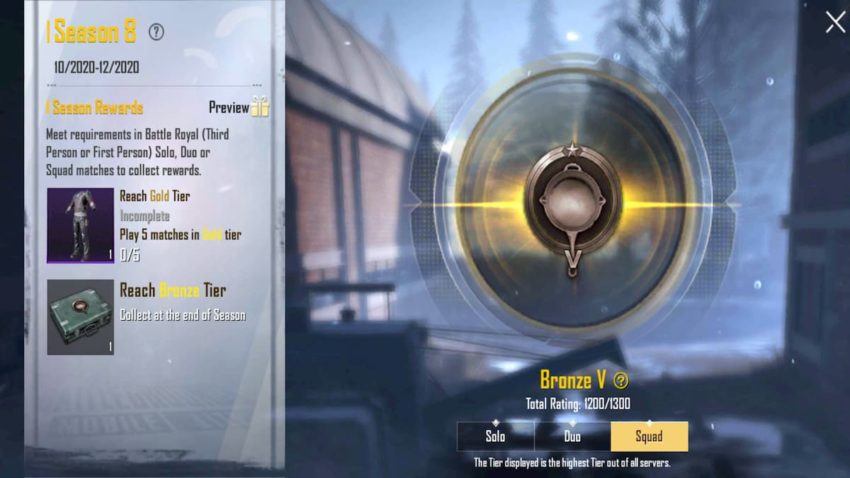Select the Gold Tier outfit reward thumbnail
850x478 pixels.
pyautogui.click(x=80, y=225)
